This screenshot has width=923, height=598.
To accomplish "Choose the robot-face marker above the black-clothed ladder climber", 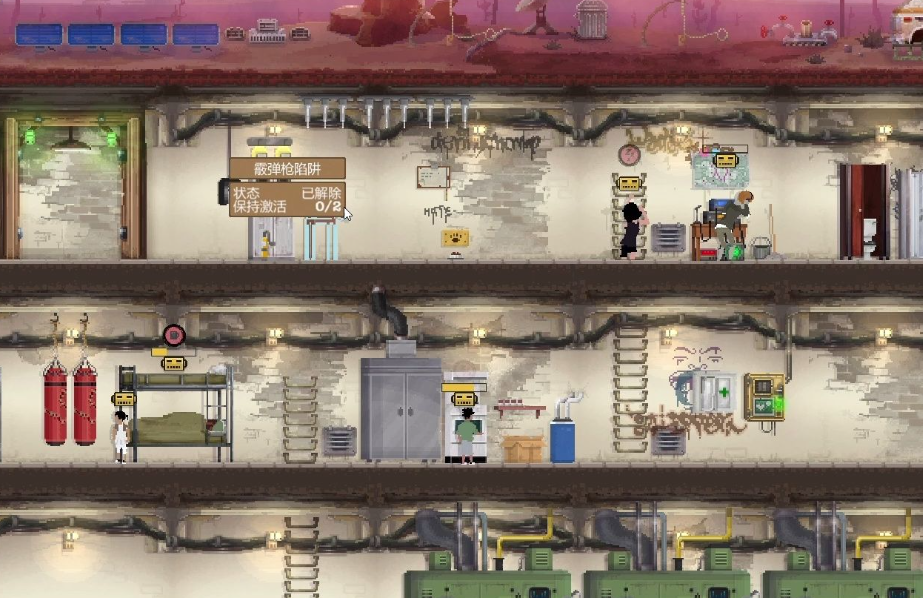I will [629, 184].
